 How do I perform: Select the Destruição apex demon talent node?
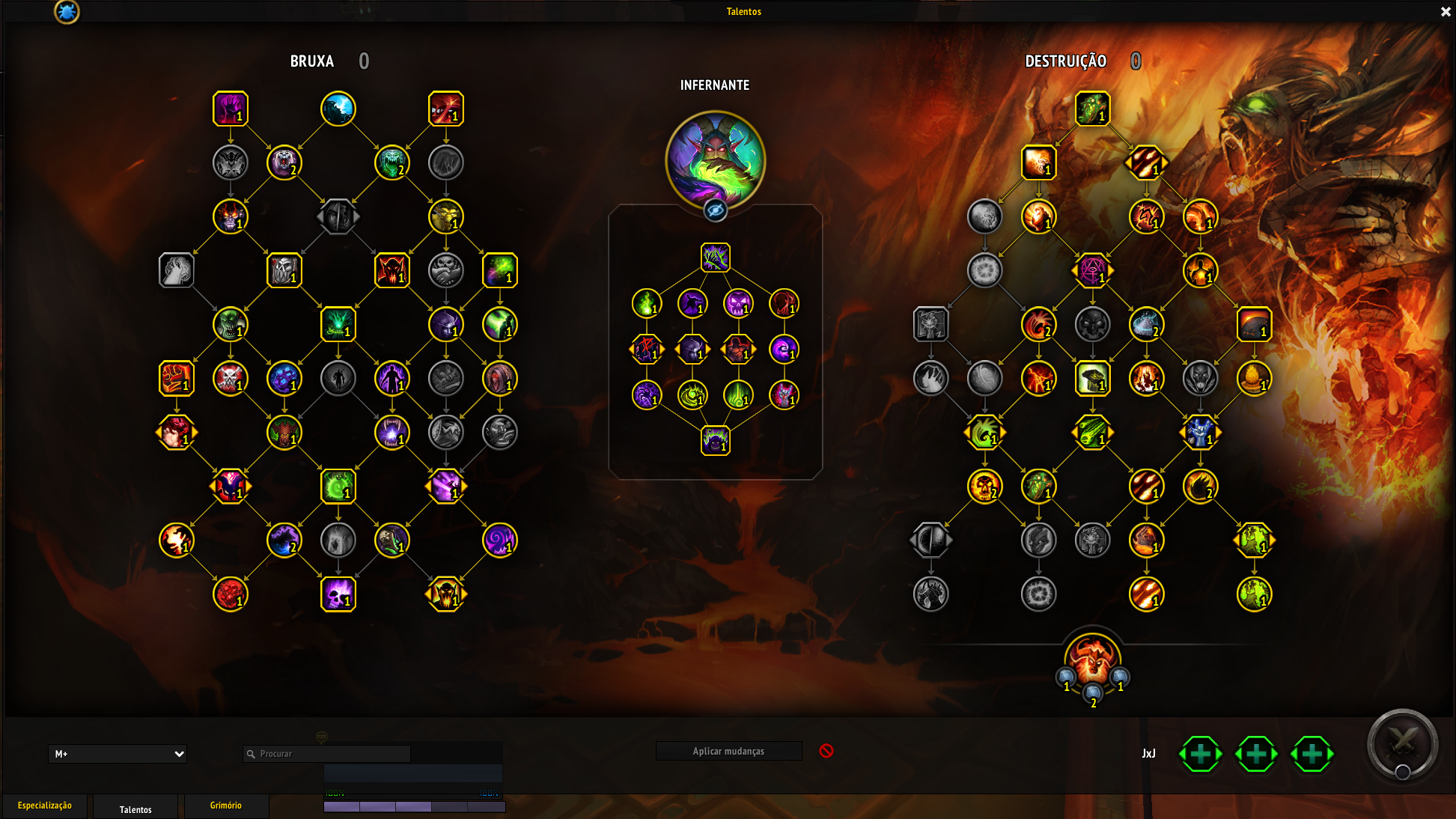click(1092, 659)
